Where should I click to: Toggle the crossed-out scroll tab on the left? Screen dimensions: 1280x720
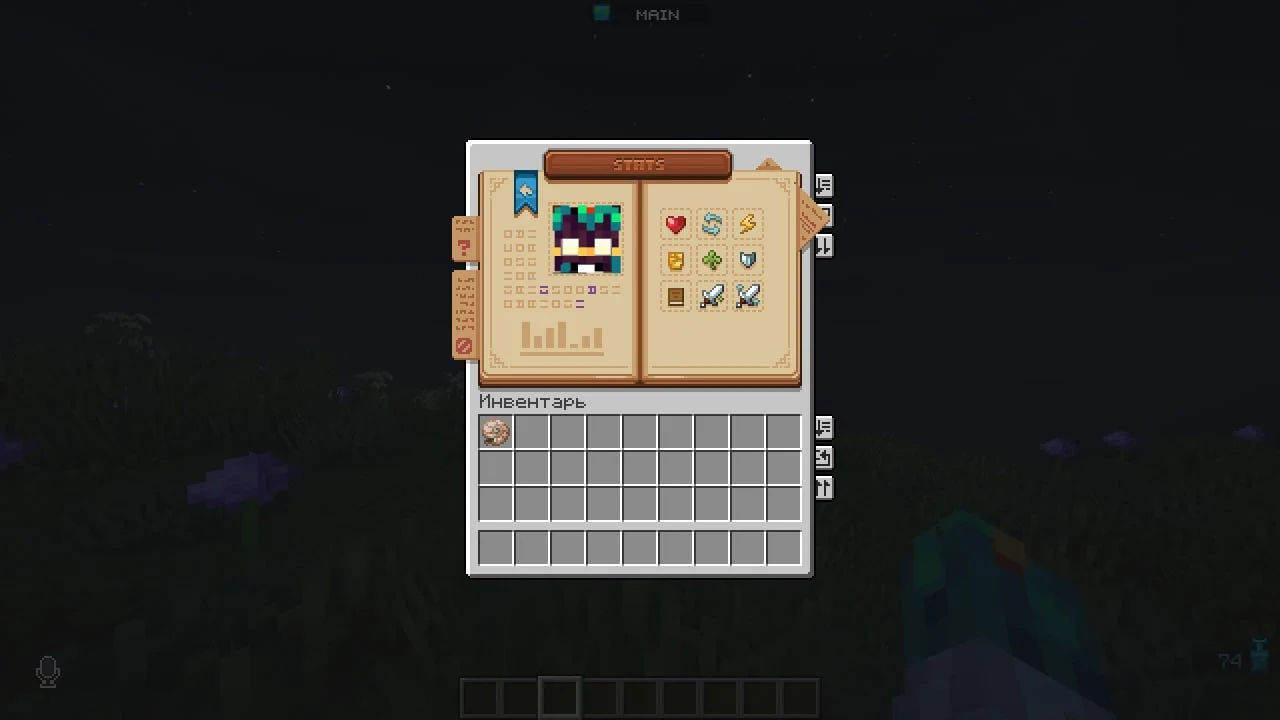click(463, 343)
